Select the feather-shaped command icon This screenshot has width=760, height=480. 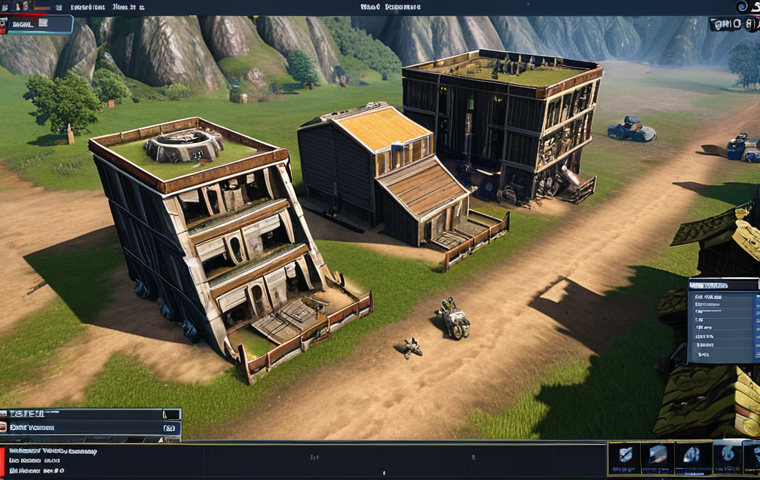tap(626, 455)
